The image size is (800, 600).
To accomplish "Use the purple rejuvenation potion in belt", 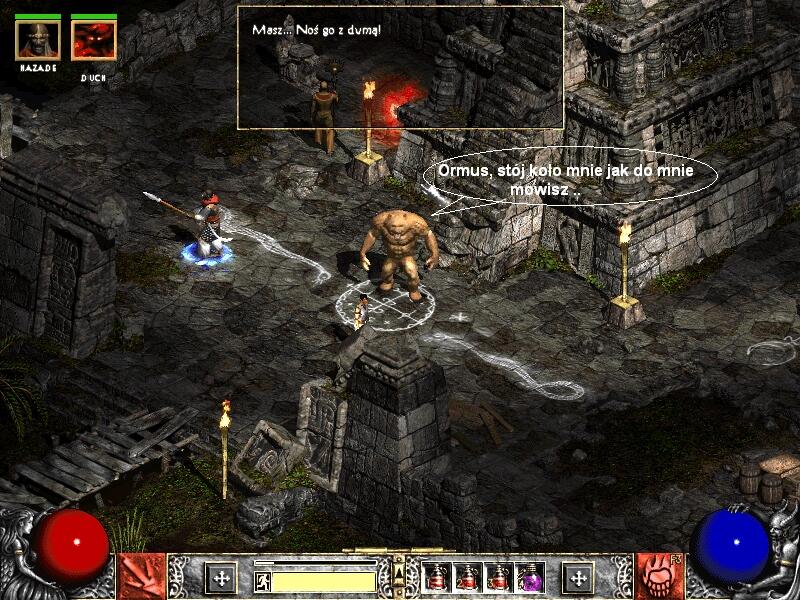I will [529, 577].
